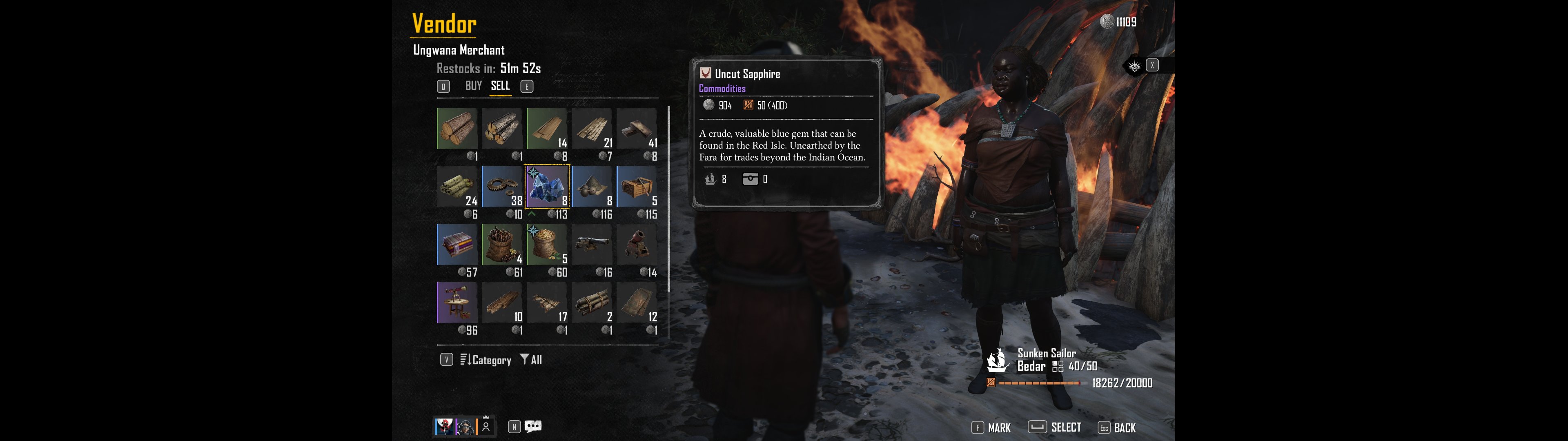The width and height of the screenshot is (1568, 441).
Task: Change sorting by clicking Category
Action: click(x=486, y=360)
